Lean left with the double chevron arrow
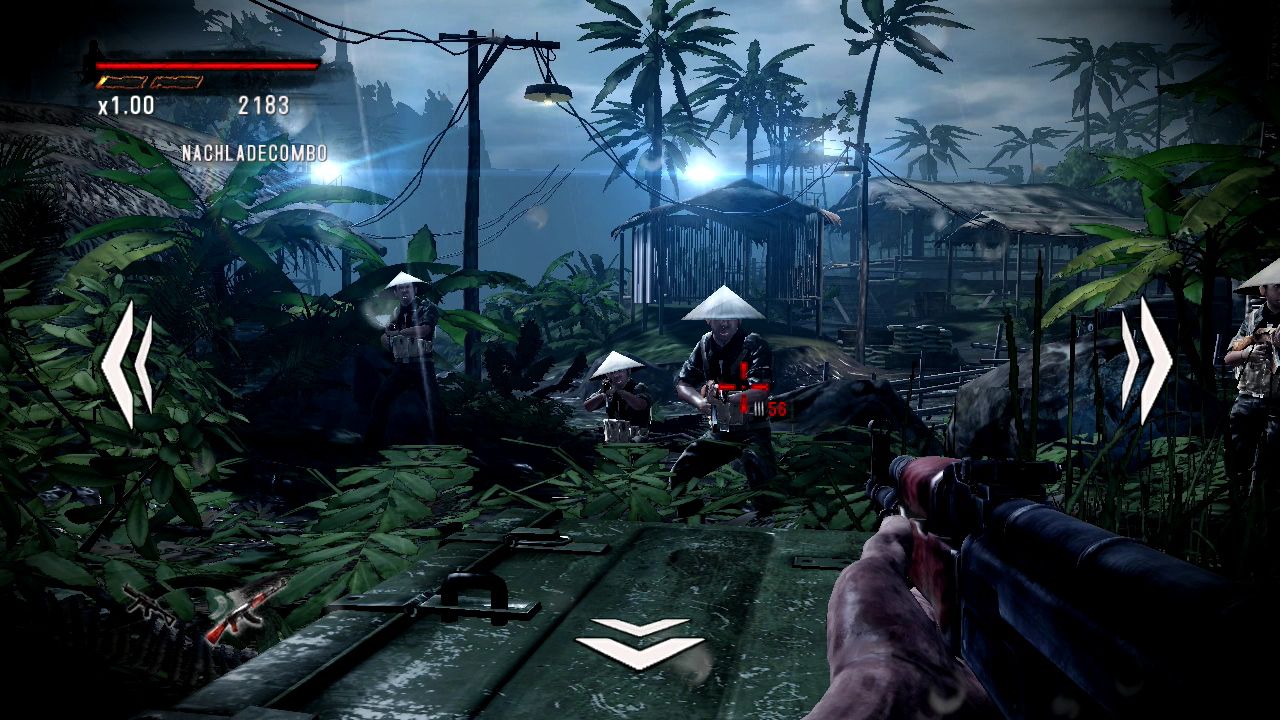1280x720 pixels. (x=127, y=364)
